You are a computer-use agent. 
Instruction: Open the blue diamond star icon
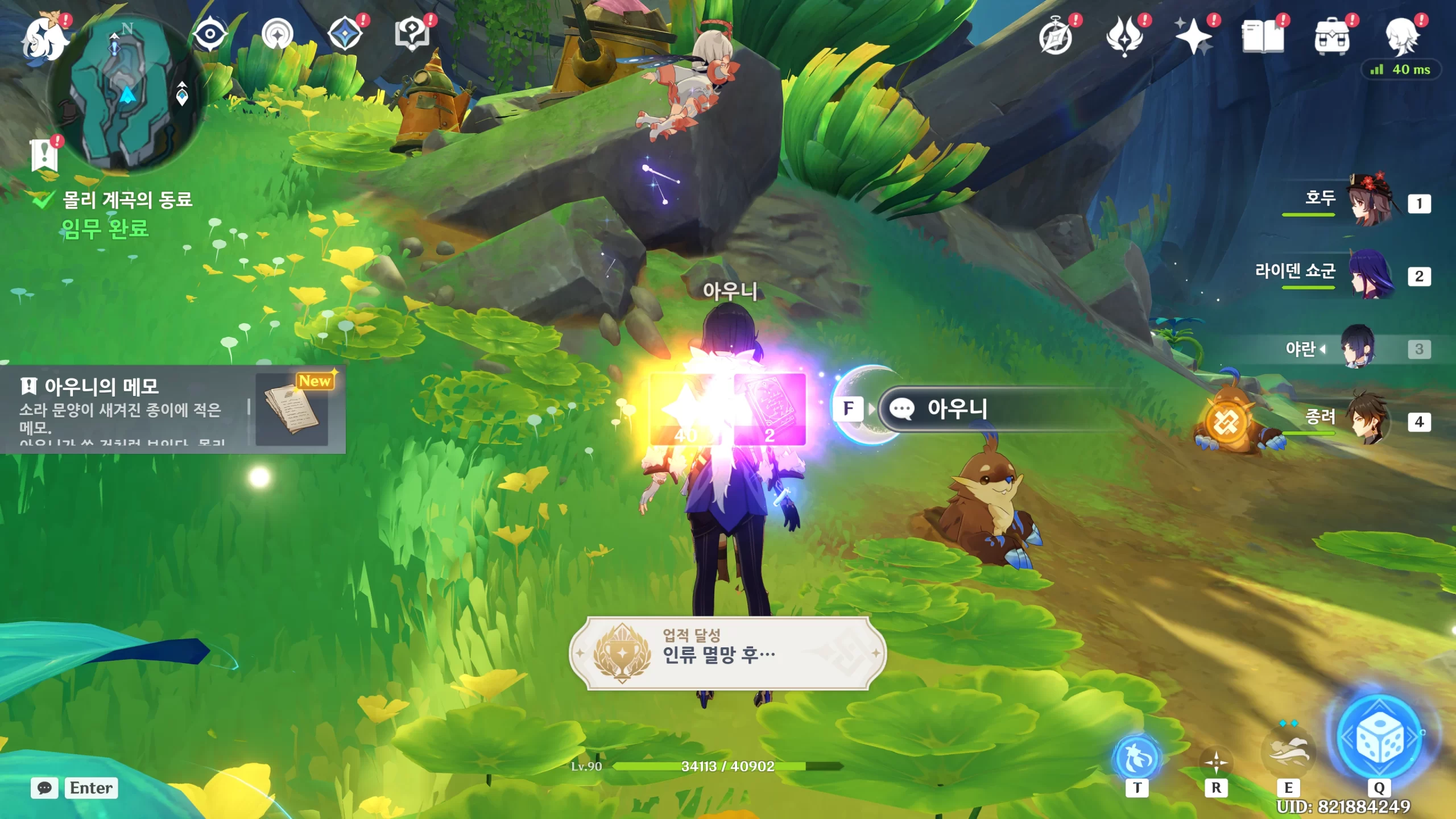tap(345, 34)
